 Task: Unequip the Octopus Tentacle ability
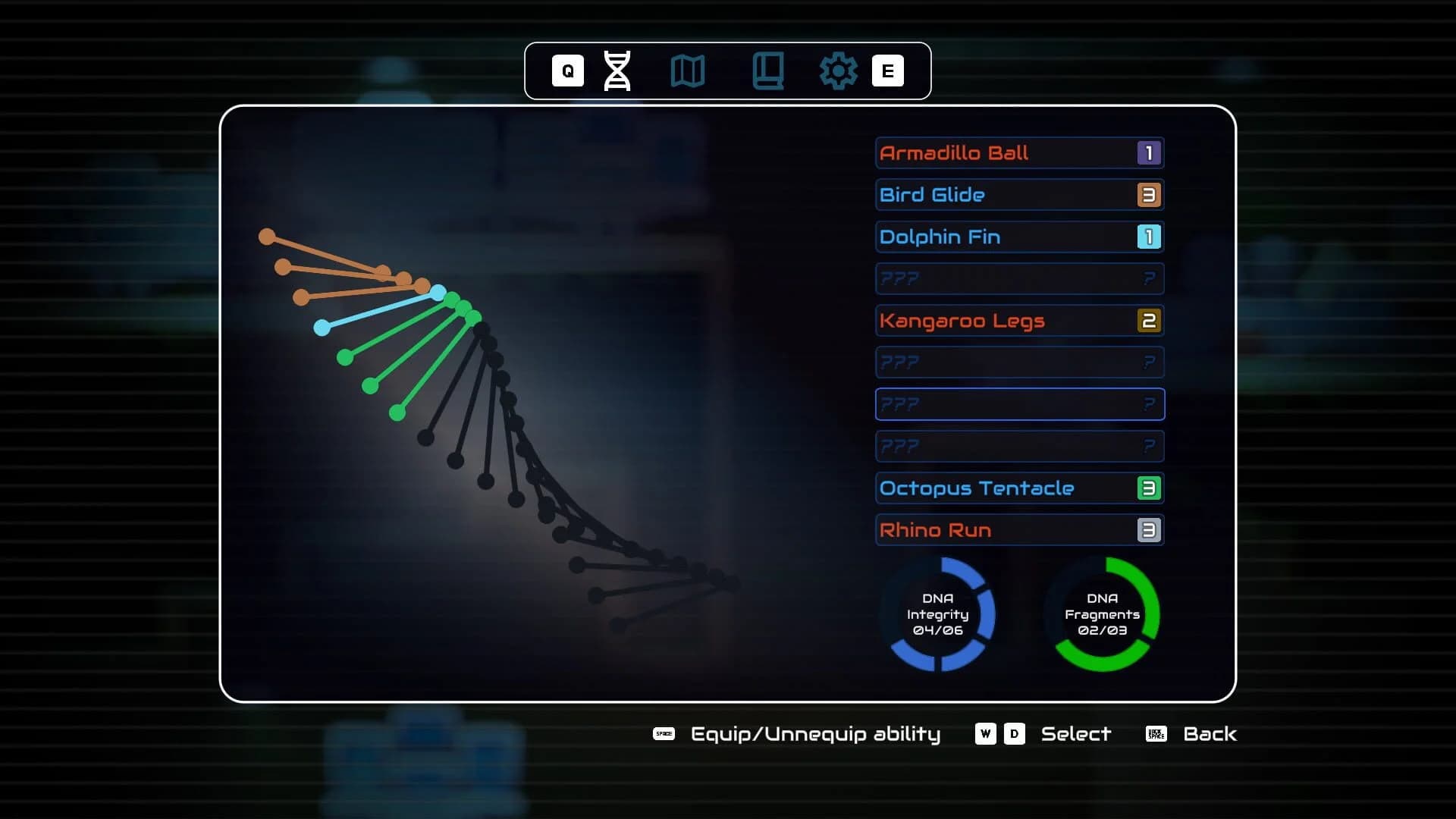click(1020, 488)
